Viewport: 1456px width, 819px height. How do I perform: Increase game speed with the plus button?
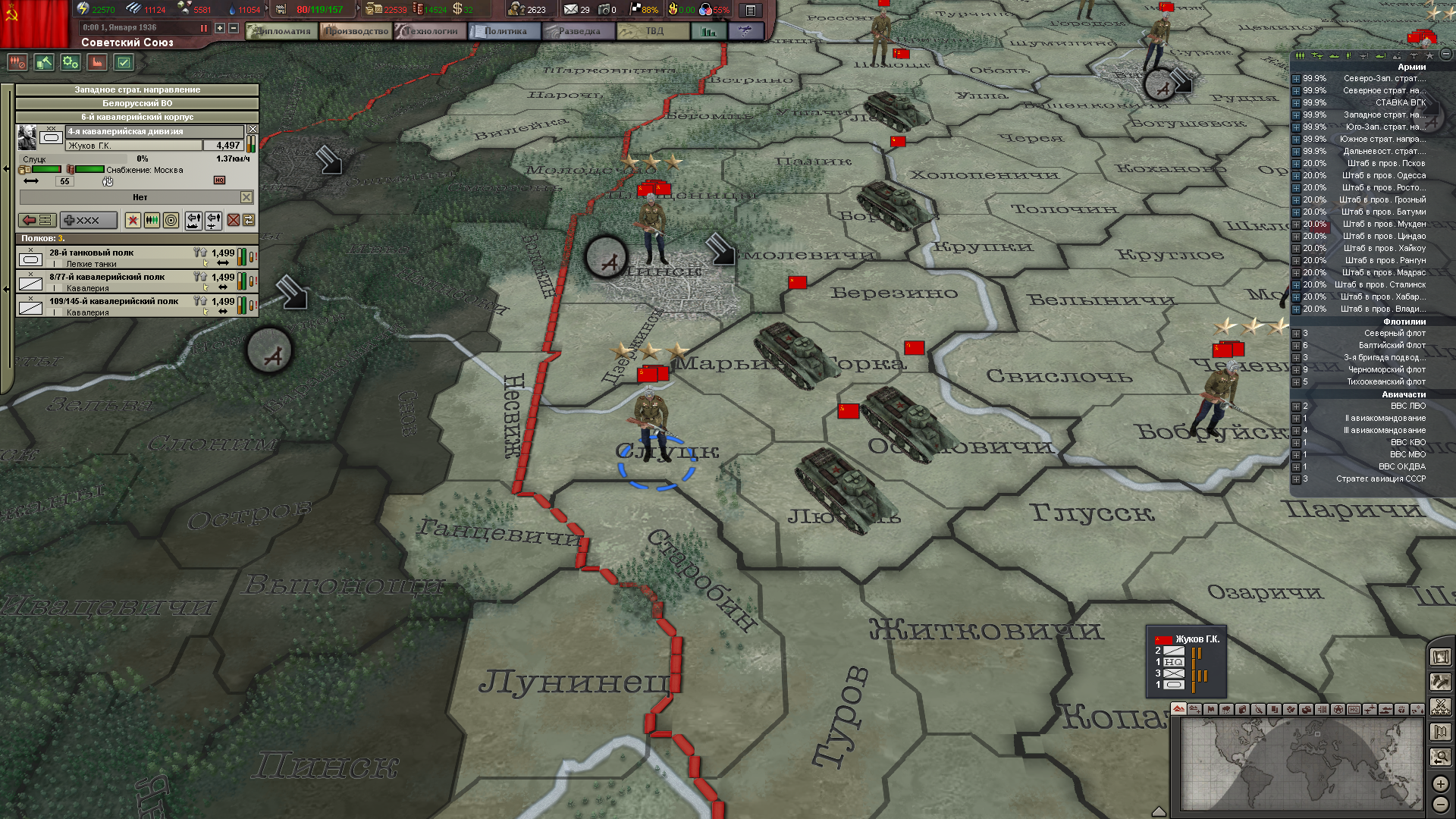[x=220, y=28]
